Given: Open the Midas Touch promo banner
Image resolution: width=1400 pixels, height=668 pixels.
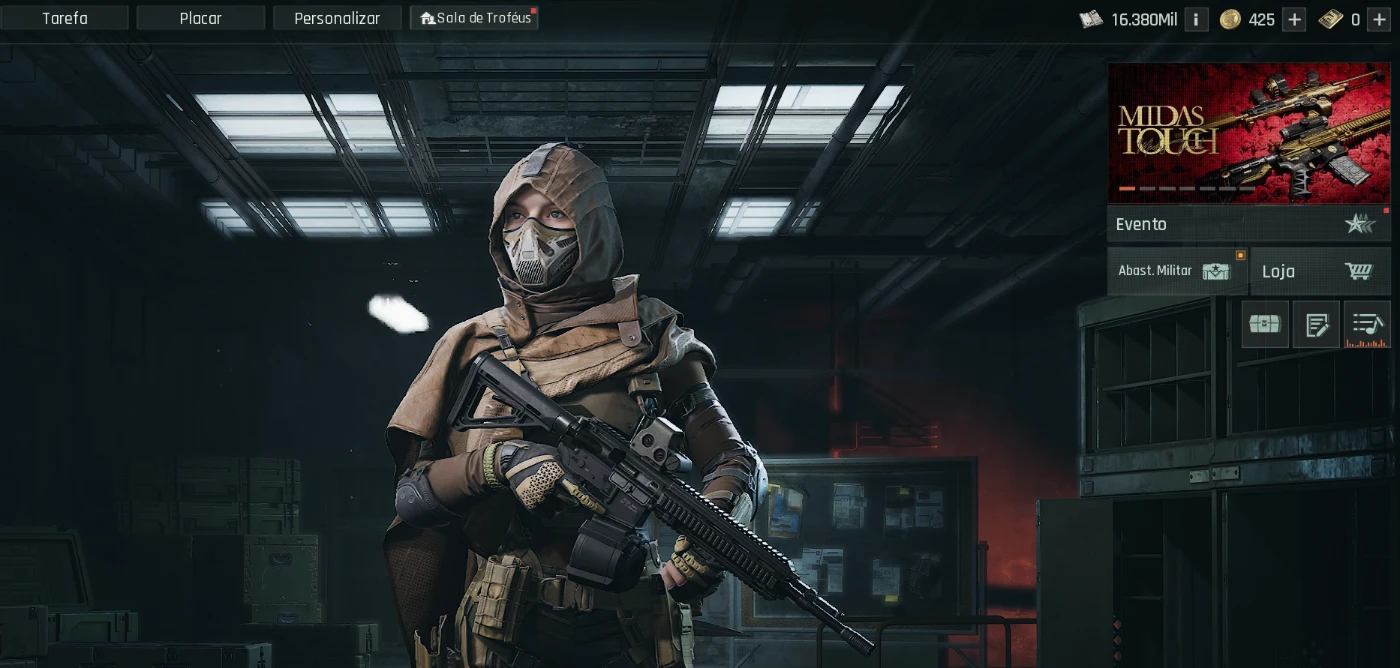Looking at the screenshot, I should click(1248, 132).
